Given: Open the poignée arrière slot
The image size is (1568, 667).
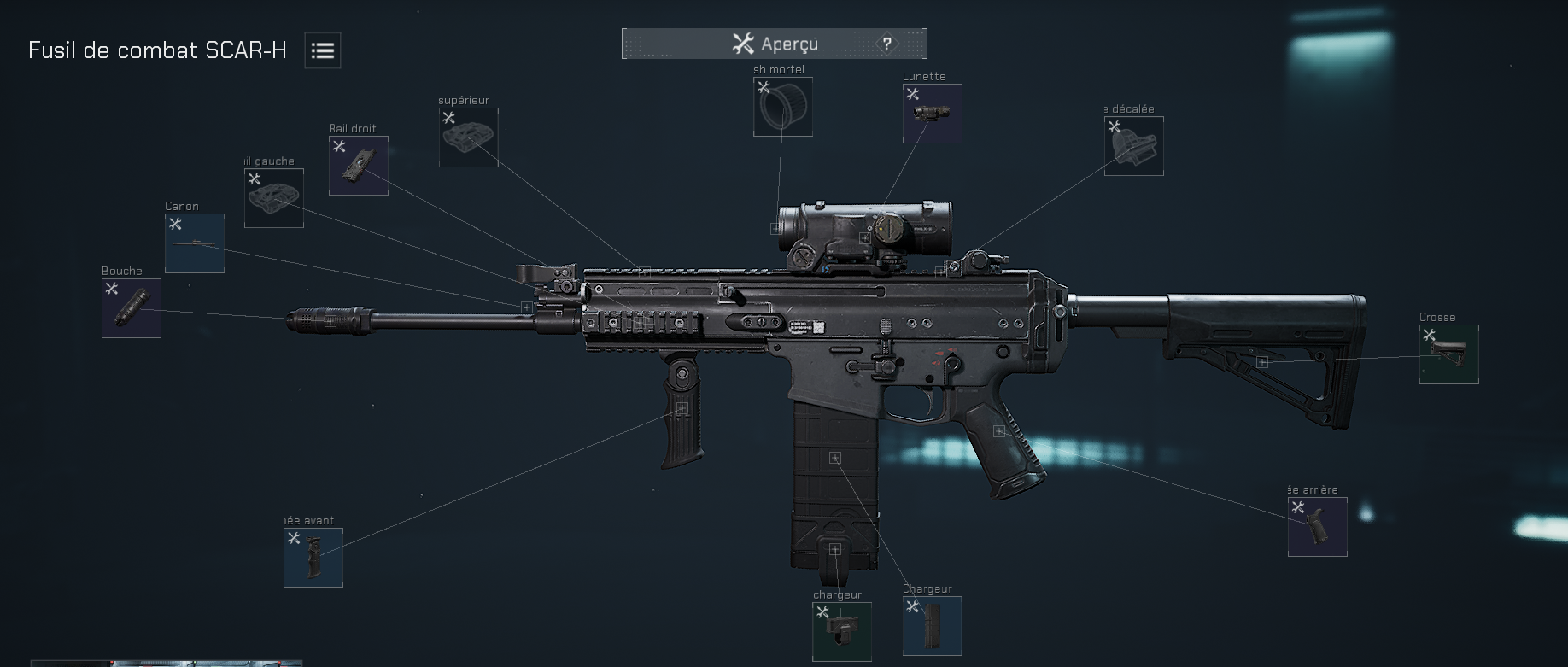Looking at the screenshot, I should click(x=1317, y=526).
